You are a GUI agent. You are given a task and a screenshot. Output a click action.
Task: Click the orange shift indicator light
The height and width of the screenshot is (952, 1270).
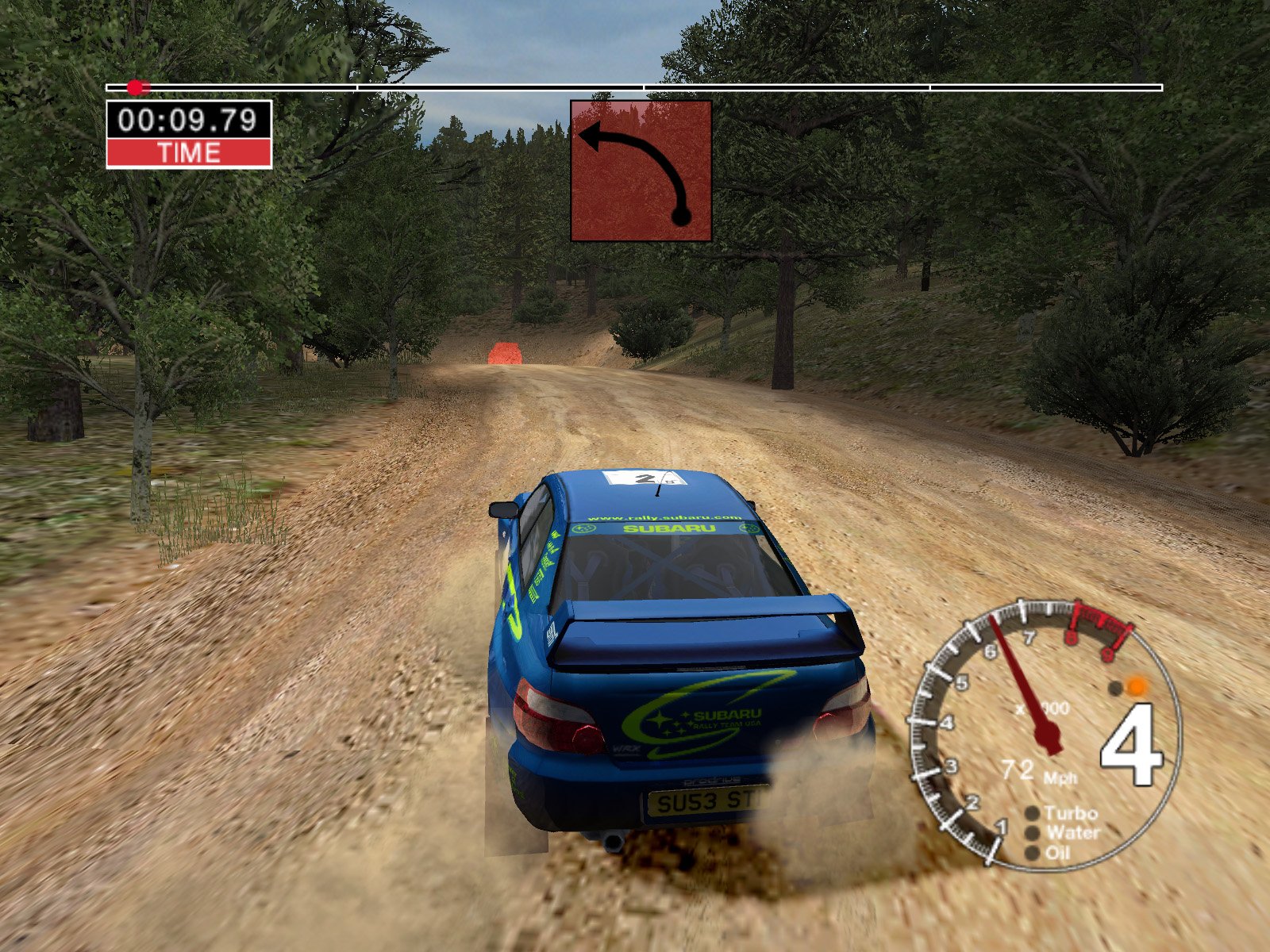click(1137, 686)
